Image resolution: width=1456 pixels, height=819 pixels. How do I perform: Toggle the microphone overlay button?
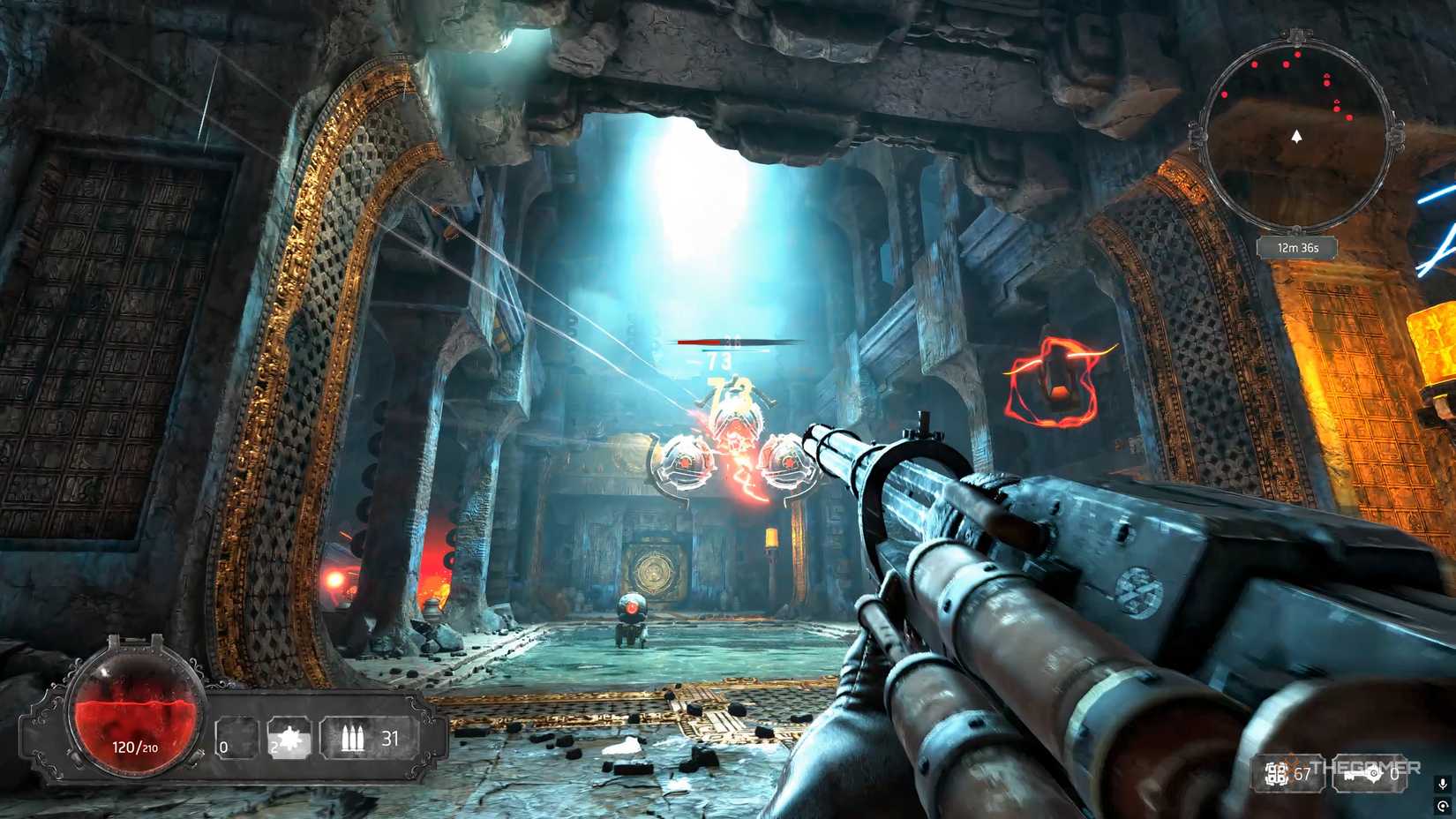[x=1443, y=784]
